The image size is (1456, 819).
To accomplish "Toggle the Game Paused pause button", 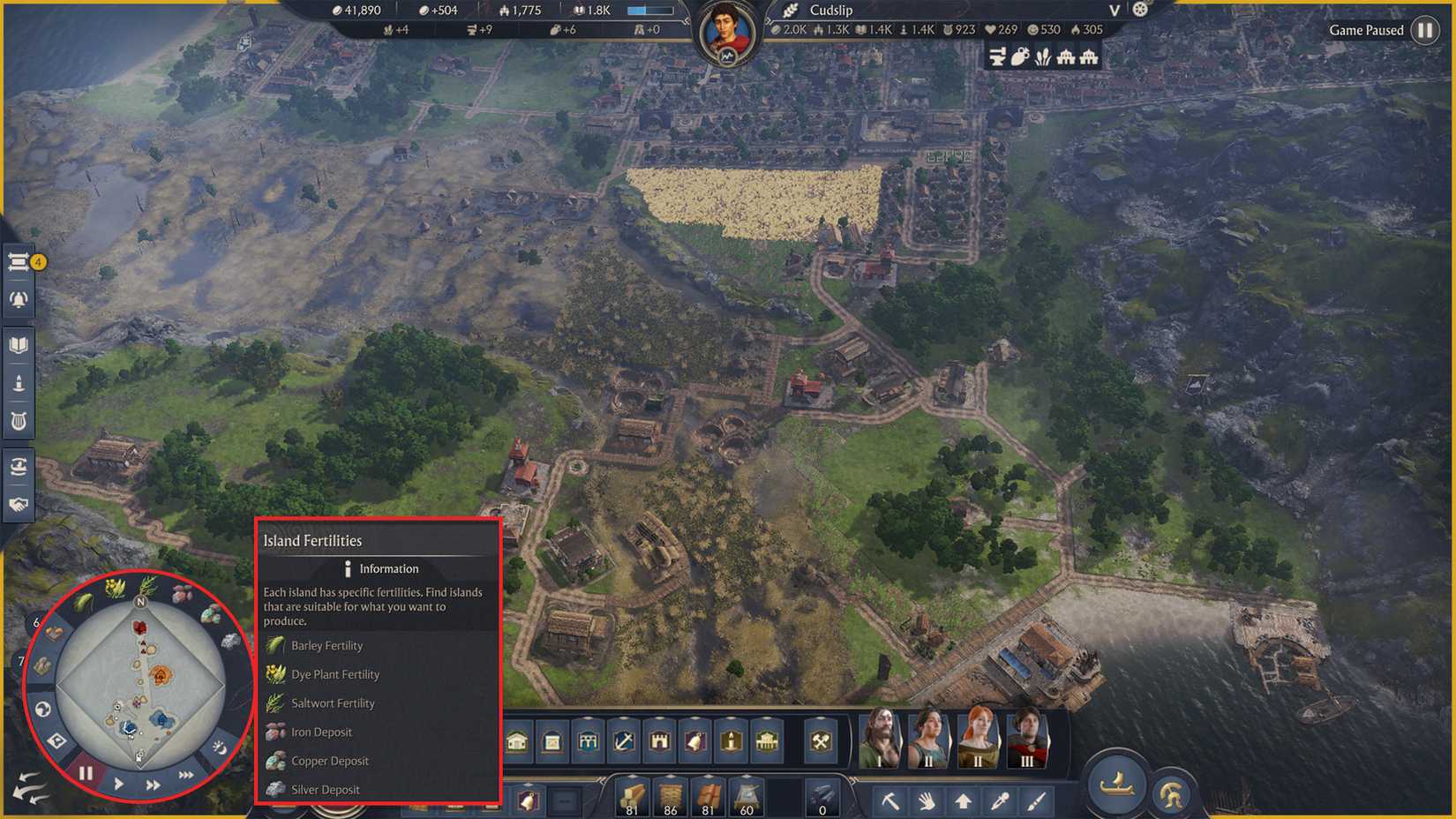I will coord(1426,30).
